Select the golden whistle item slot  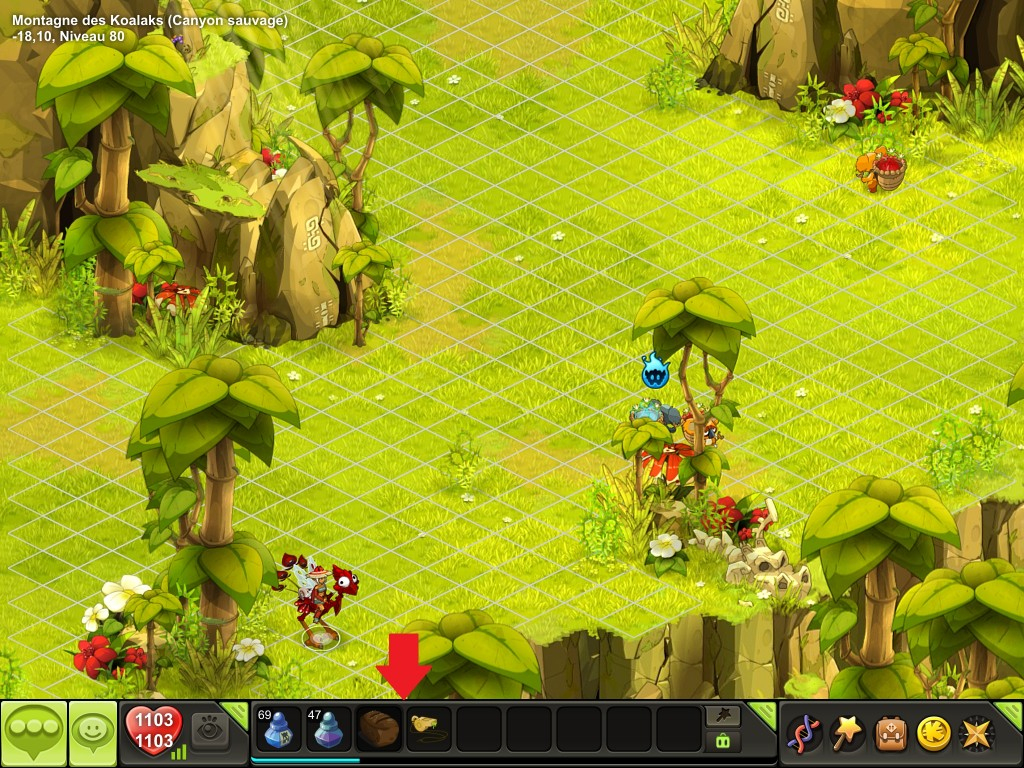click(429, 729)
